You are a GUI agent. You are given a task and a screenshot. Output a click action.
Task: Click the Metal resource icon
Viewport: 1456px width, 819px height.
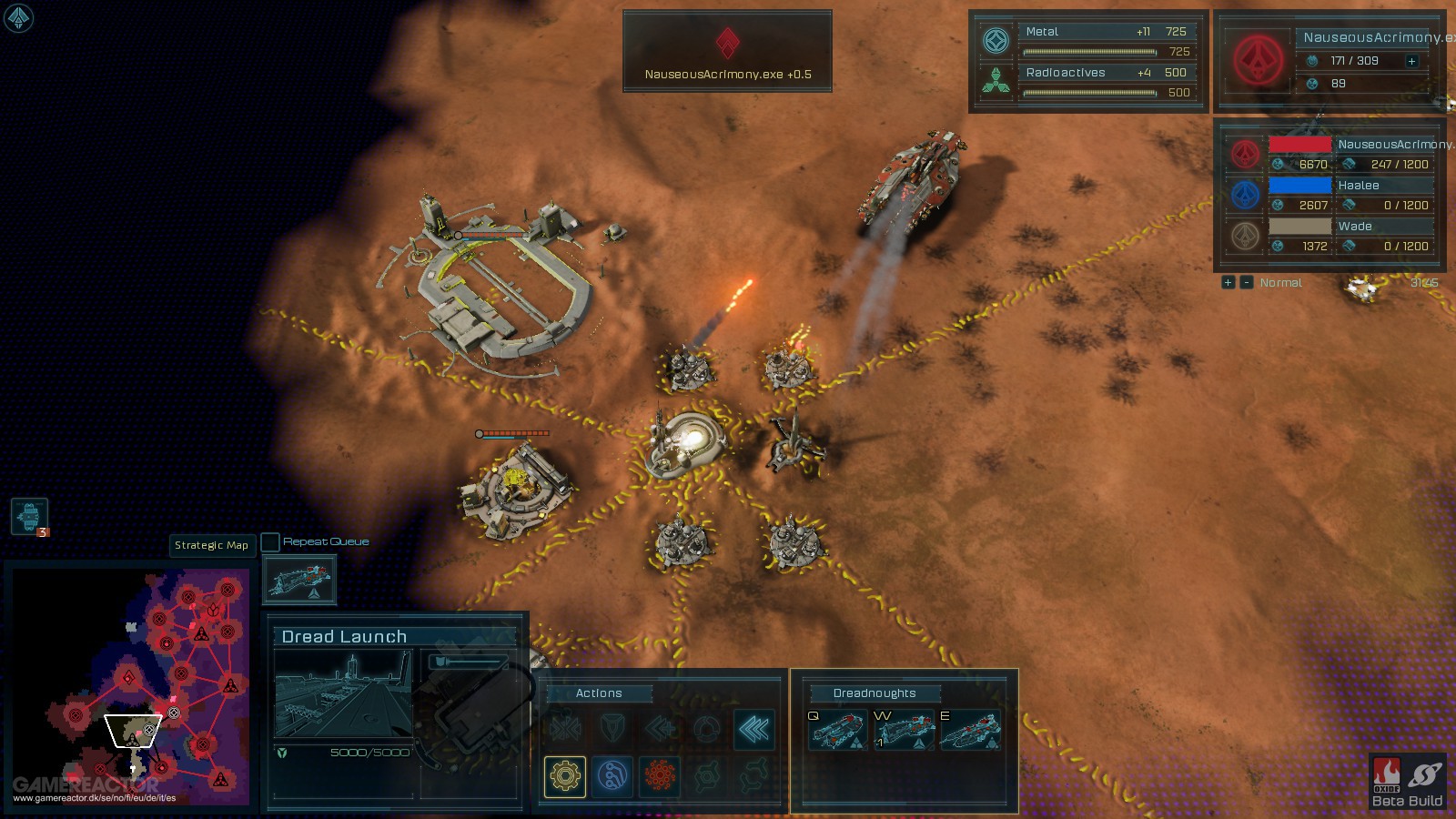coord(997,38)
